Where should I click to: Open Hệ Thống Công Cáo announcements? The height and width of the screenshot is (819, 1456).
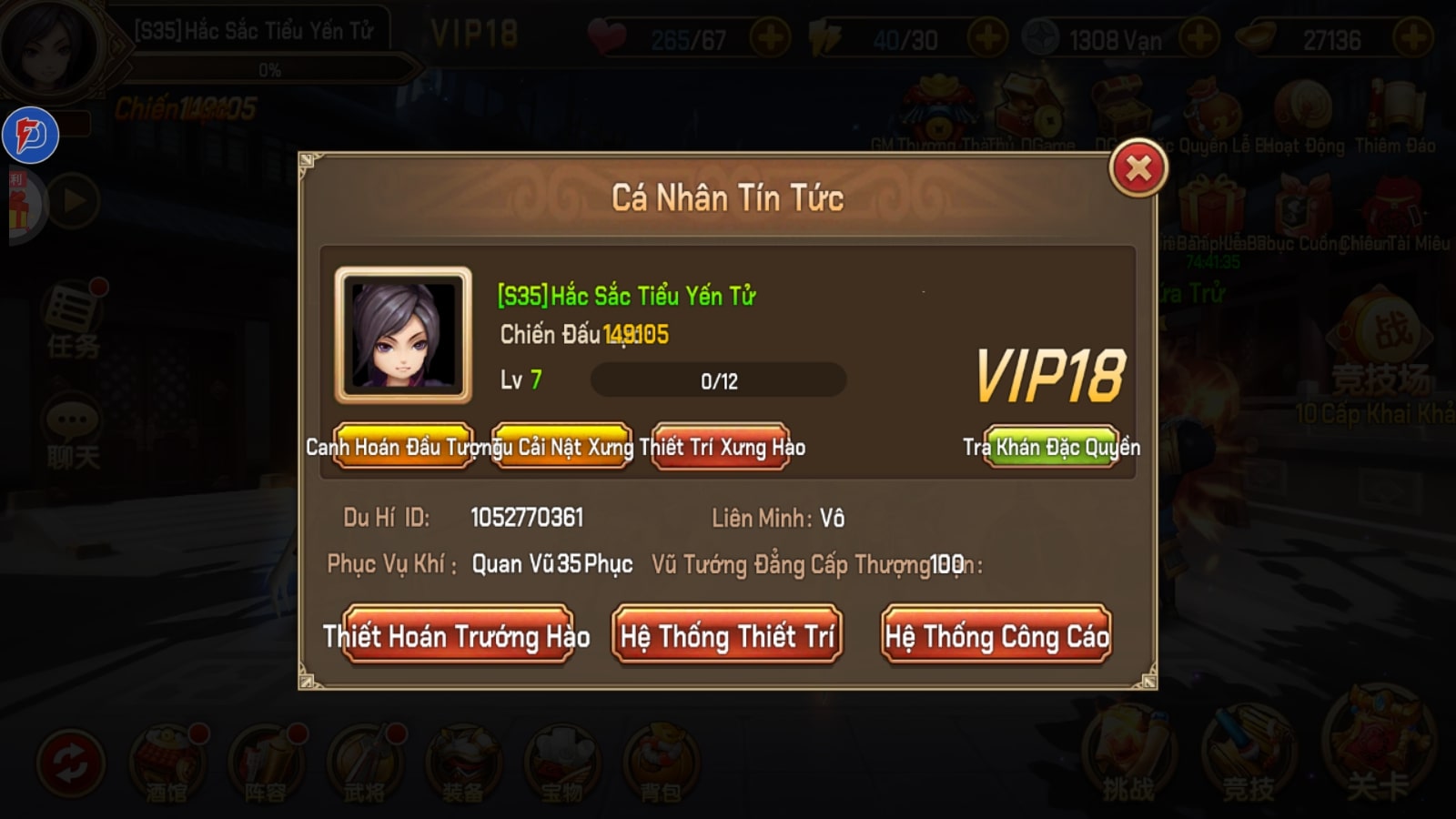[996, 637]
